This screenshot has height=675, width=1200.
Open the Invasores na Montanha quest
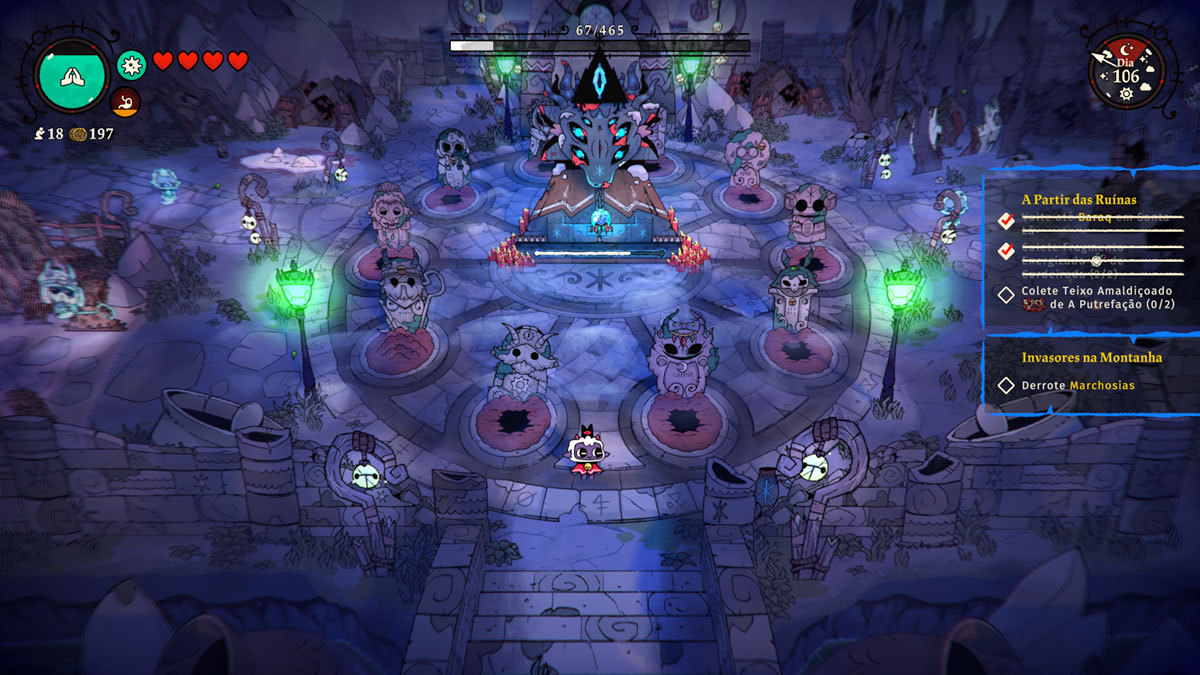pos(1091,357)
